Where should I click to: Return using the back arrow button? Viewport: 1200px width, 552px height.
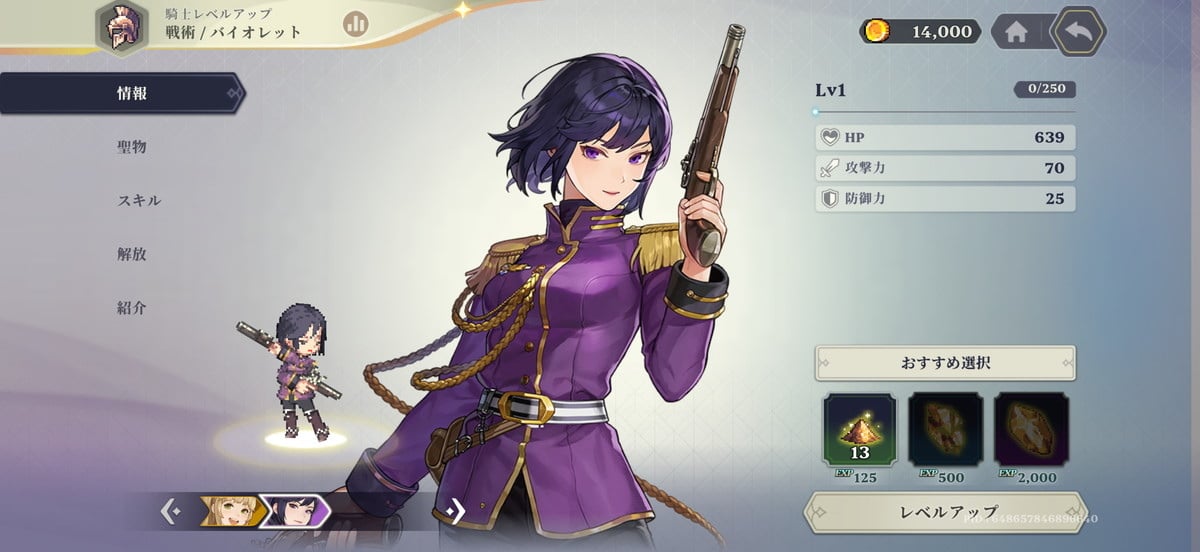click(x=1079, y=31)
